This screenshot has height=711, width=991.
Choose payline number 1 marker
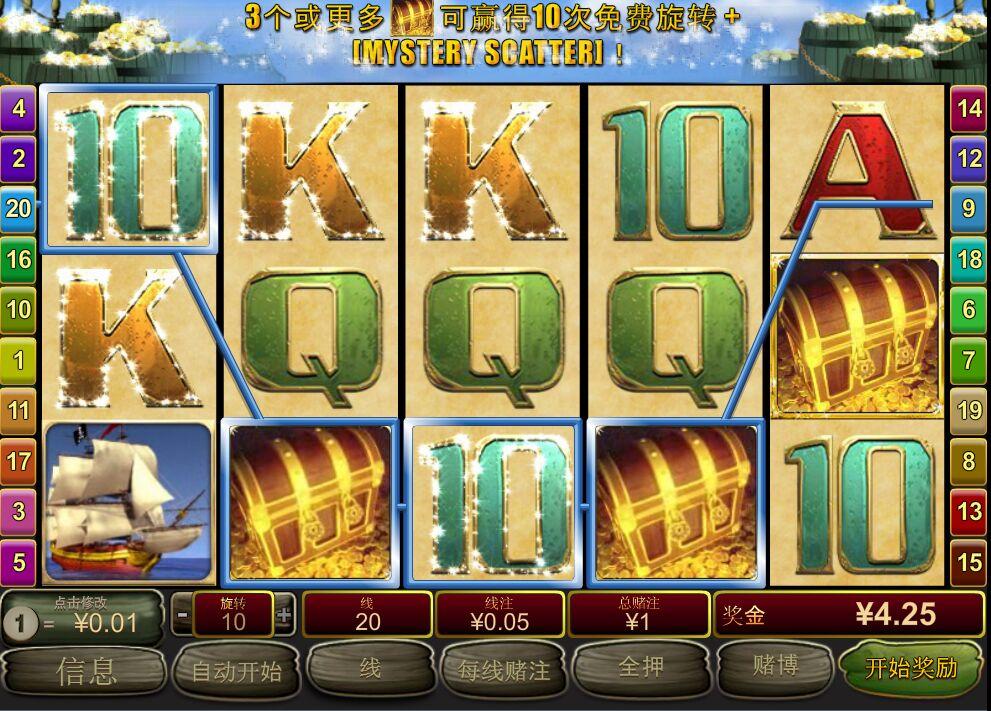point(18,357)
